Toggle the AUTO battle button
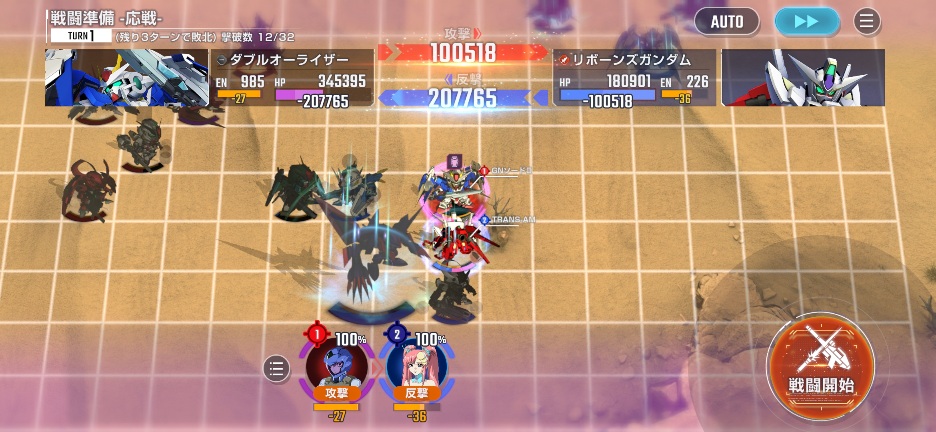936x432 pixels. pyautogui.click(x=727, y=20)
